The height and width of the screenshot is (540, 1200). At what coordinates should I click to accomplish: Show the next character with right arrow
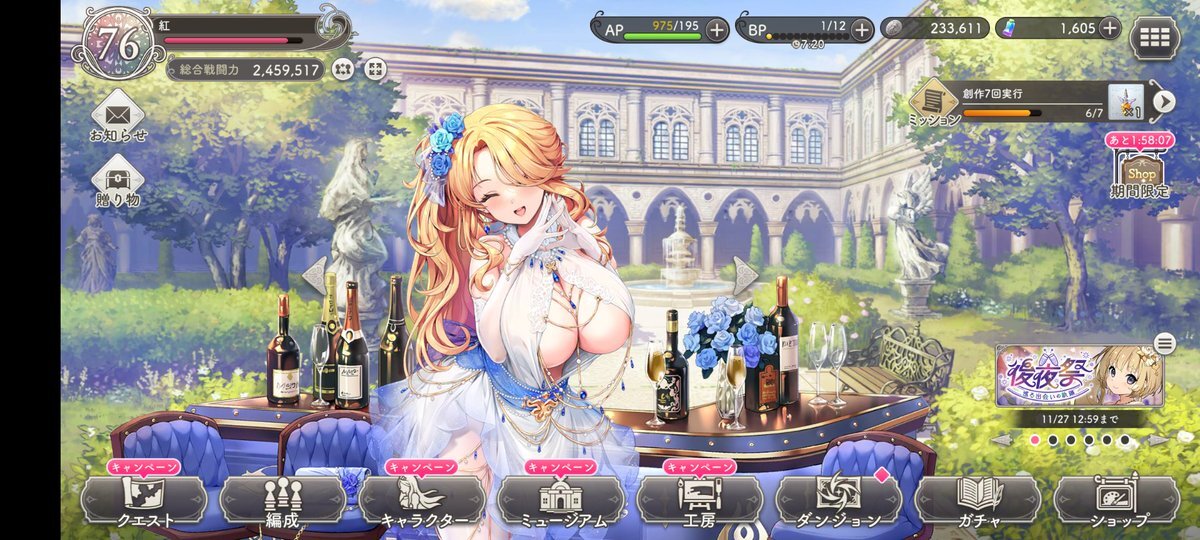point(746,276)
